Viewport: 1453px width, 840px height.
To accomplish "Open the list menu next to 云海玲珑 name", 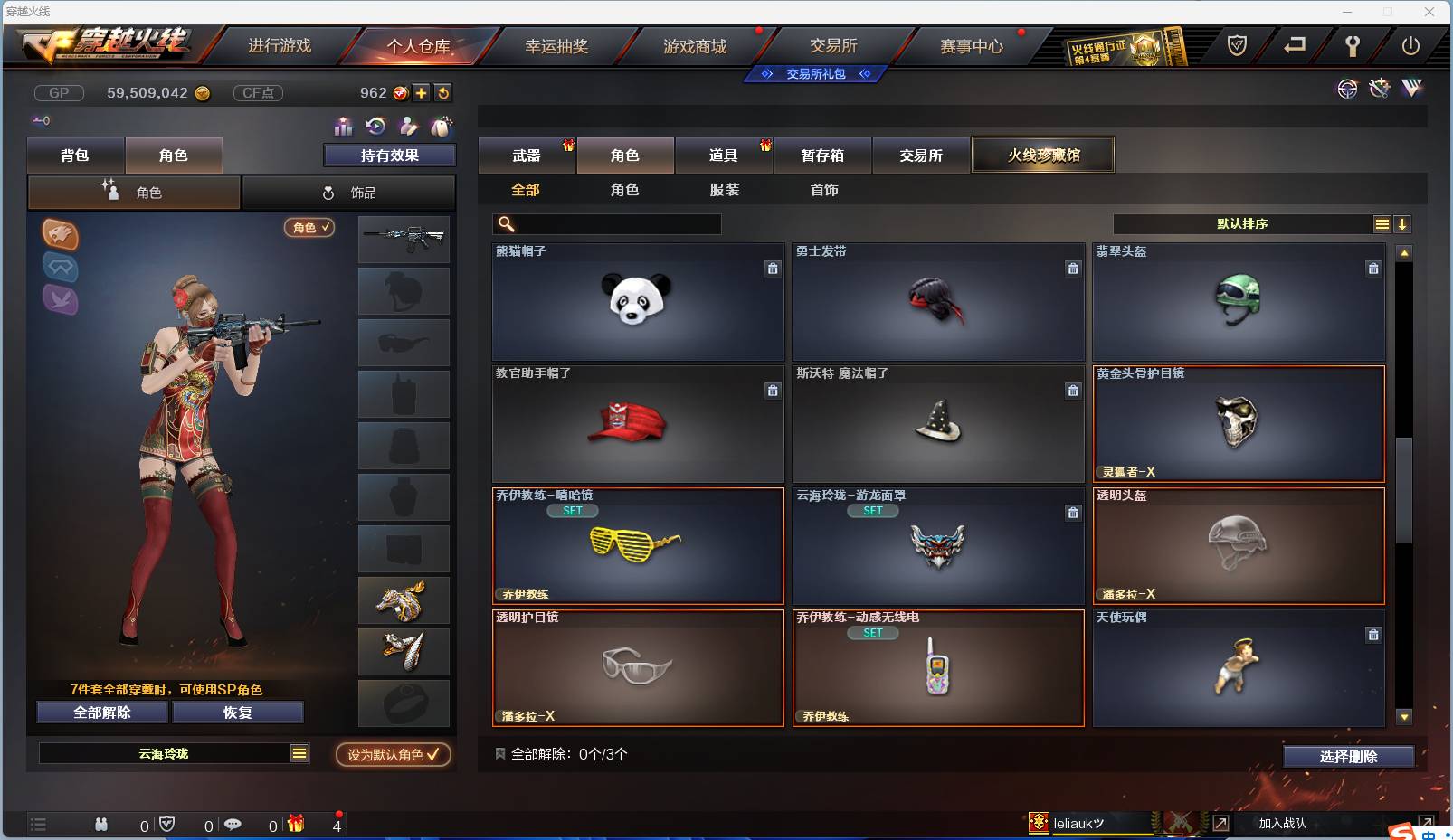I will click(299, 752).
